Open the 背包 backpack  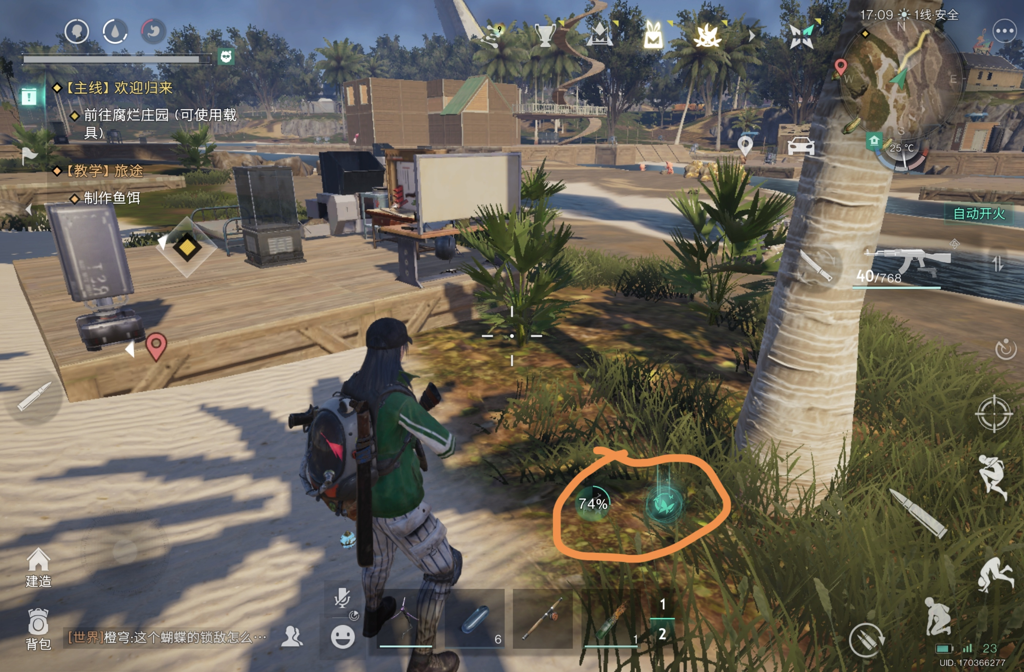pos(38,627)
